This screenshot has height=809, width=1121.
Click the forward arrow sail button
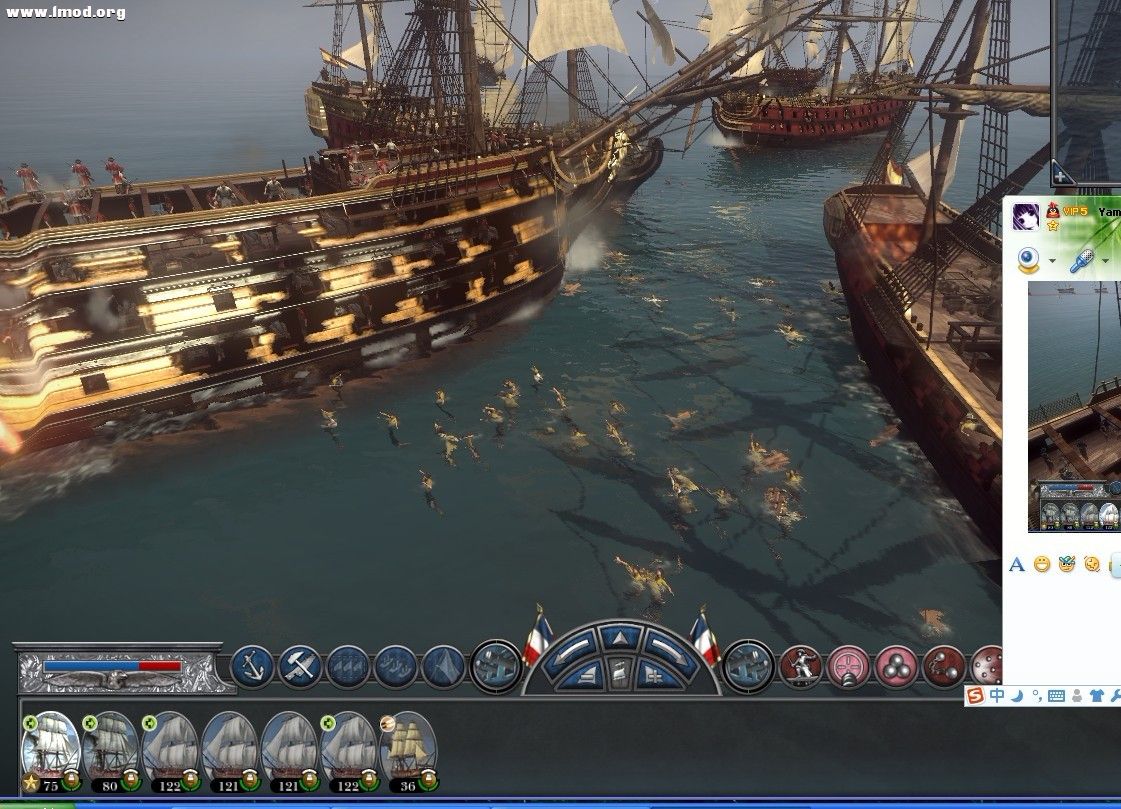point(621,637)
